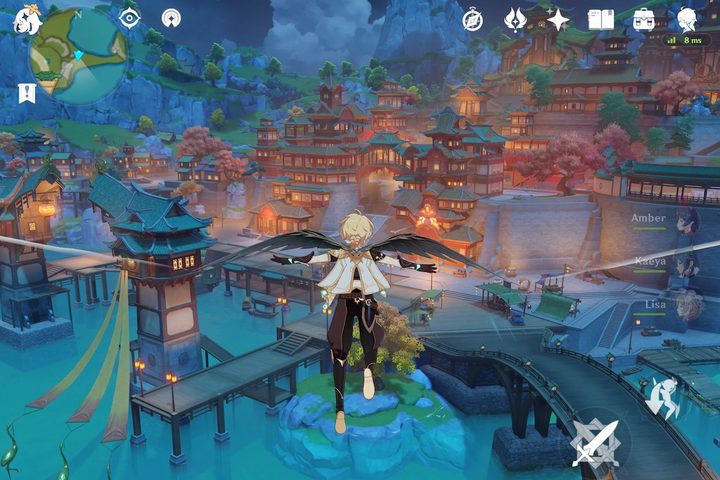Screen dimensions: 720x480
Task: Tap the sprint button
Action: point(664,396)
